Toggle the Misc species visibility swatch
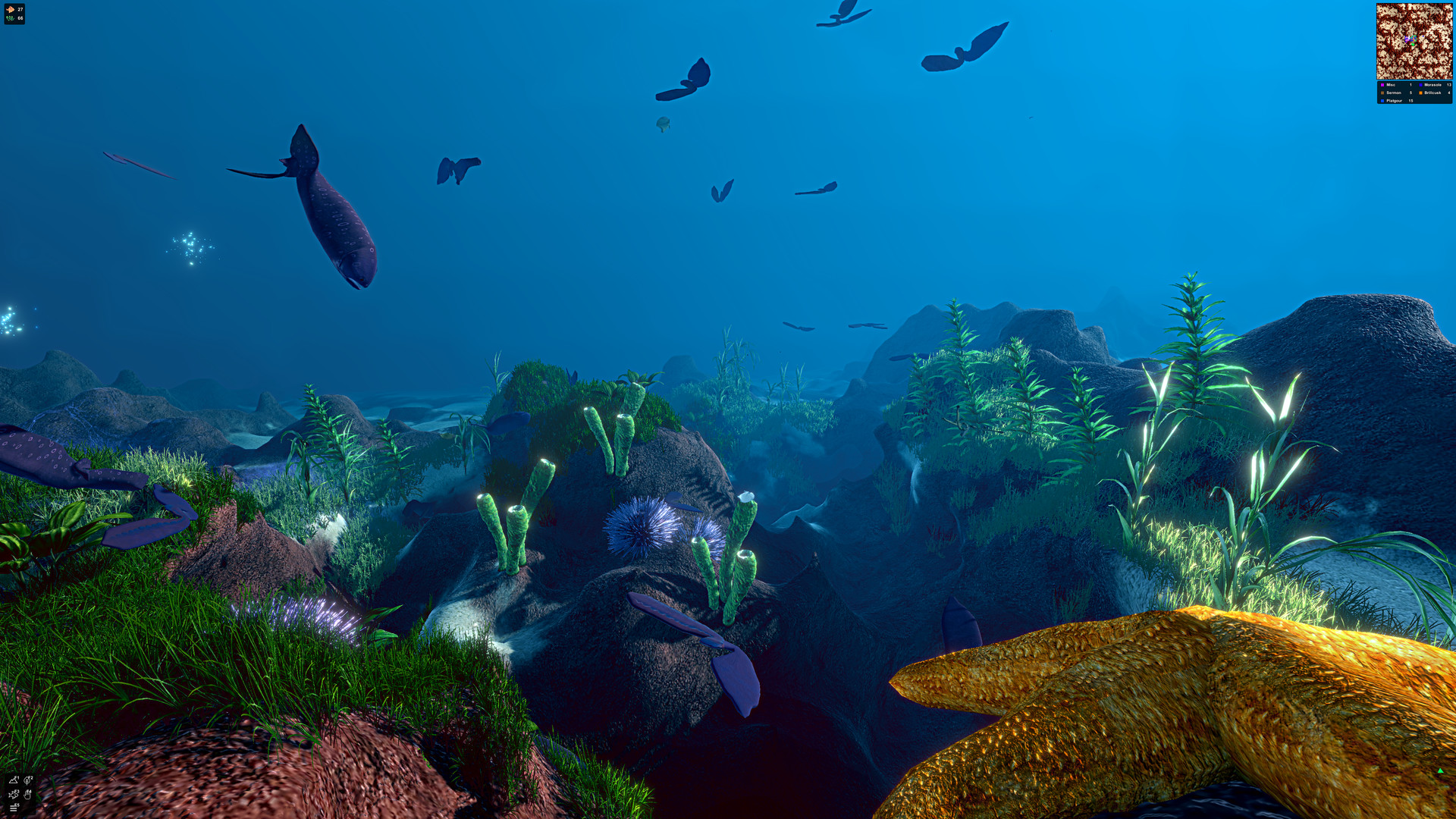The image size is (1456, 819). click(1382, 85)
